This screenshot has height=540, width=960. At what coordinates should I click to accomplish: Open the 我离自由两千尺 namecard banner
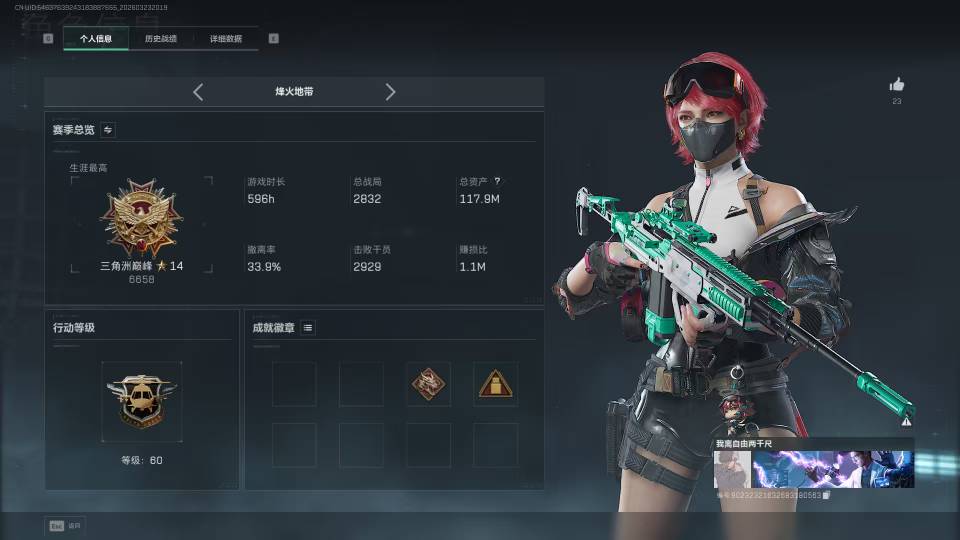(x=813, y=469)
